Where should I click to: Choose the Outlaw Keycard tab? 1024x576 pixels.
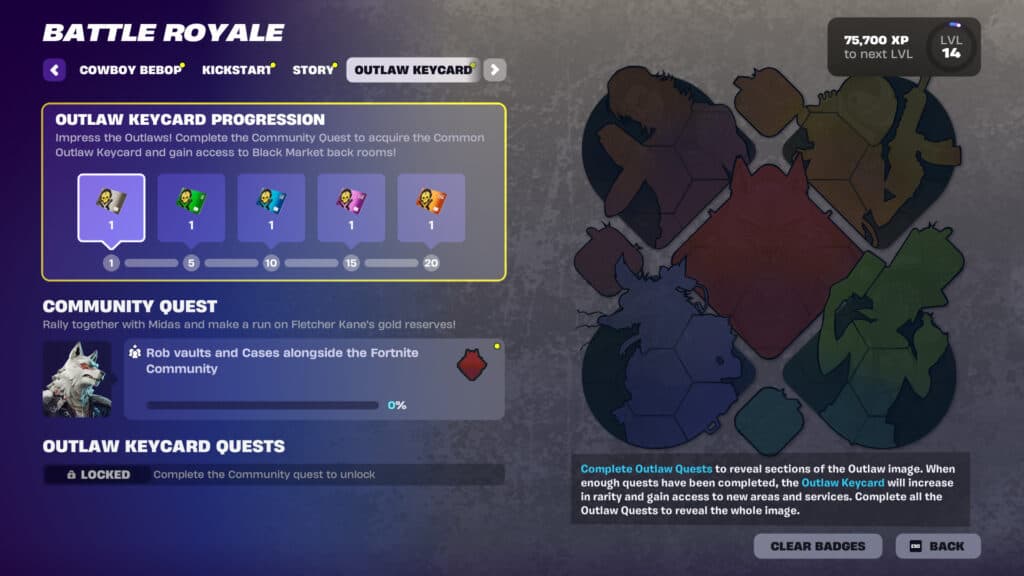point(413,70)
